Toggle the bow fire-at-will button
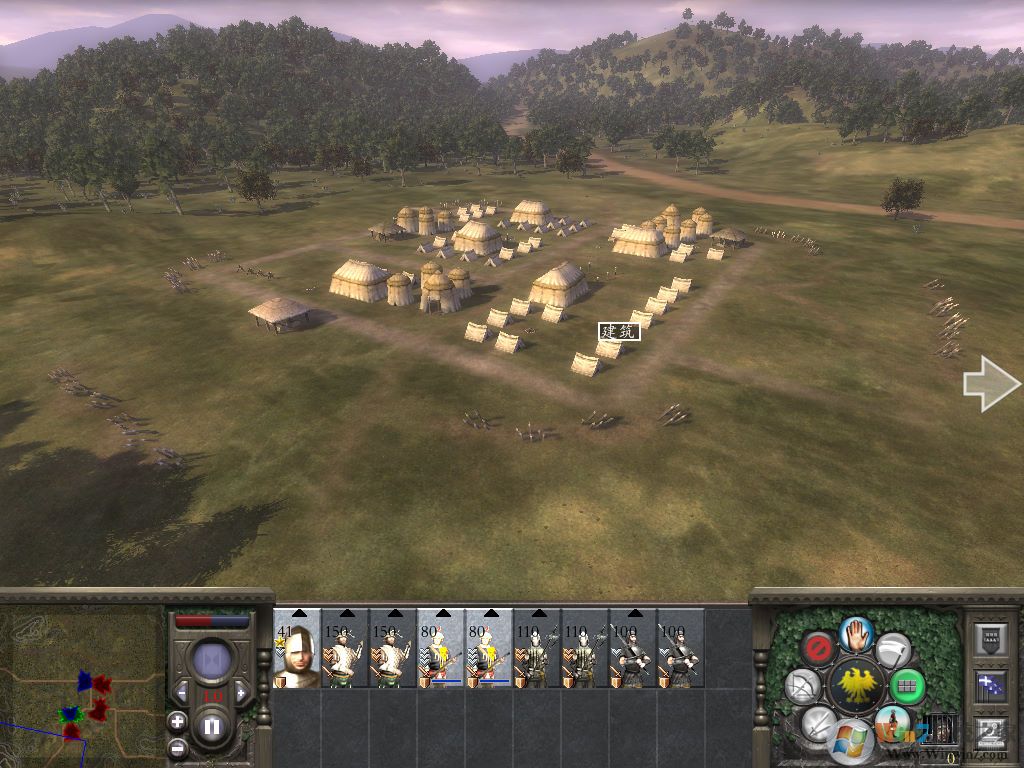The image size is (1024, 768). pos(803,686)
